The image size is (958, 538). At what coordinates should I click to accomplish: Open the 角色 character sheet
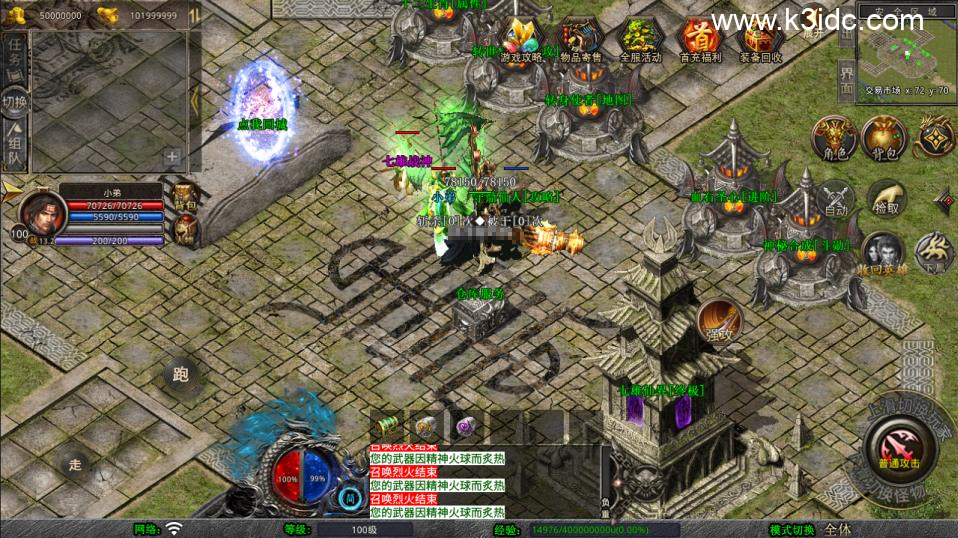click(833, 139)
